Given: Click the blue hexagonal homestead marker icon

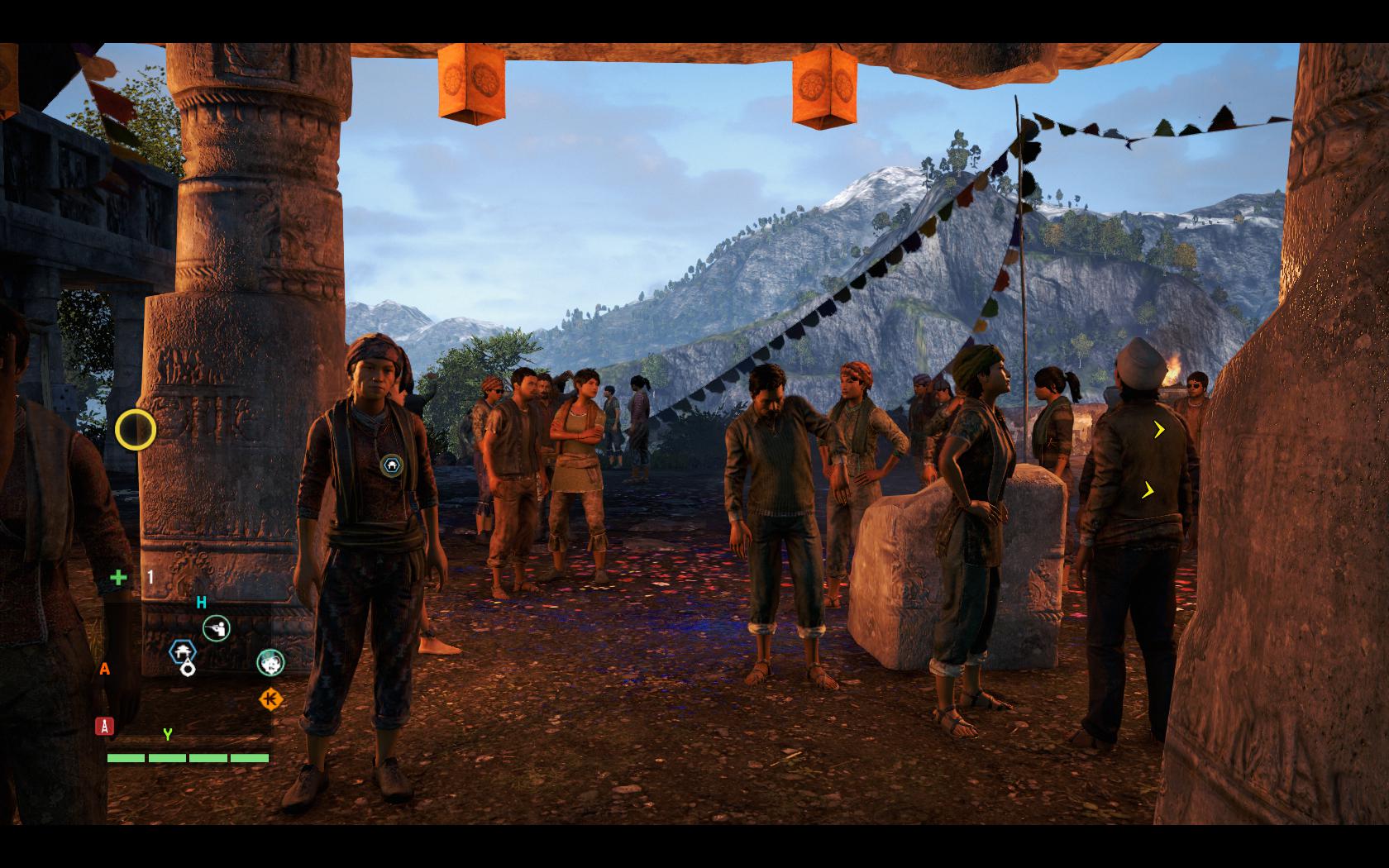Looking at the screenshot, I should pyautogui.click(x=183, y=651).
